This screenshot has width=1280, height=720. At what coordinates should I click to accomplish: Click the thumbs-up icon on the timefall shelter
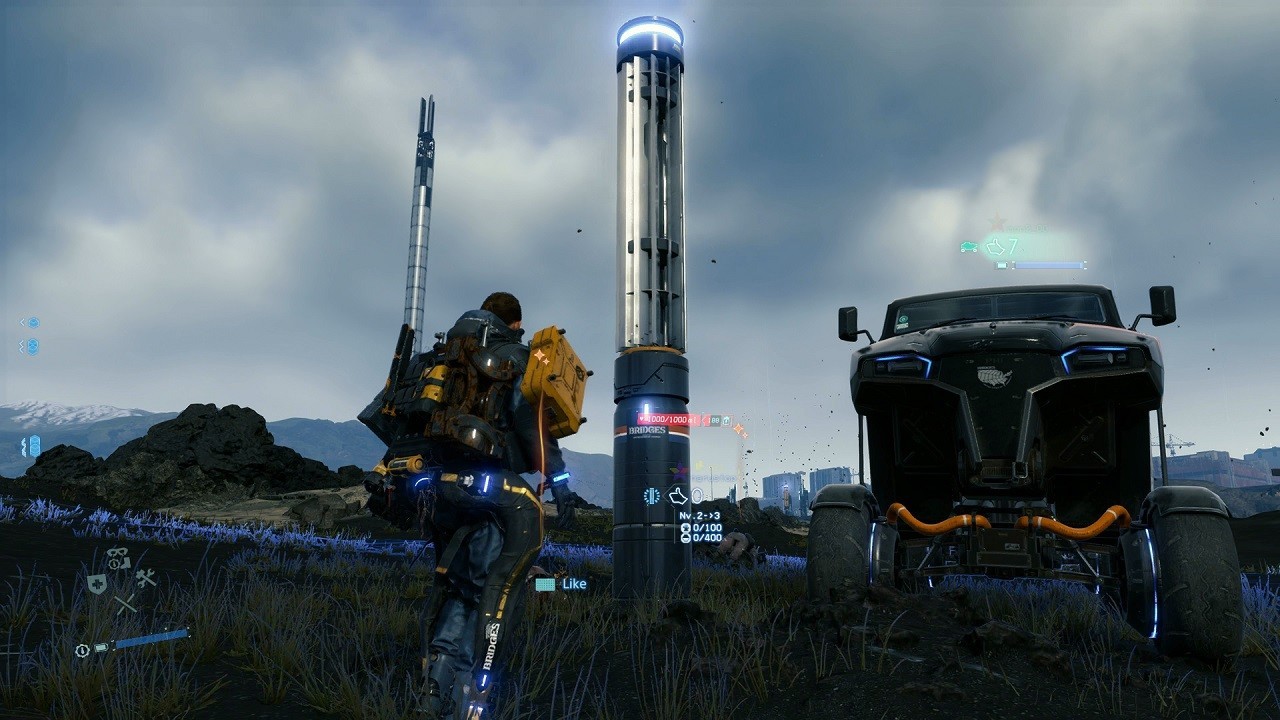(679, 497)
